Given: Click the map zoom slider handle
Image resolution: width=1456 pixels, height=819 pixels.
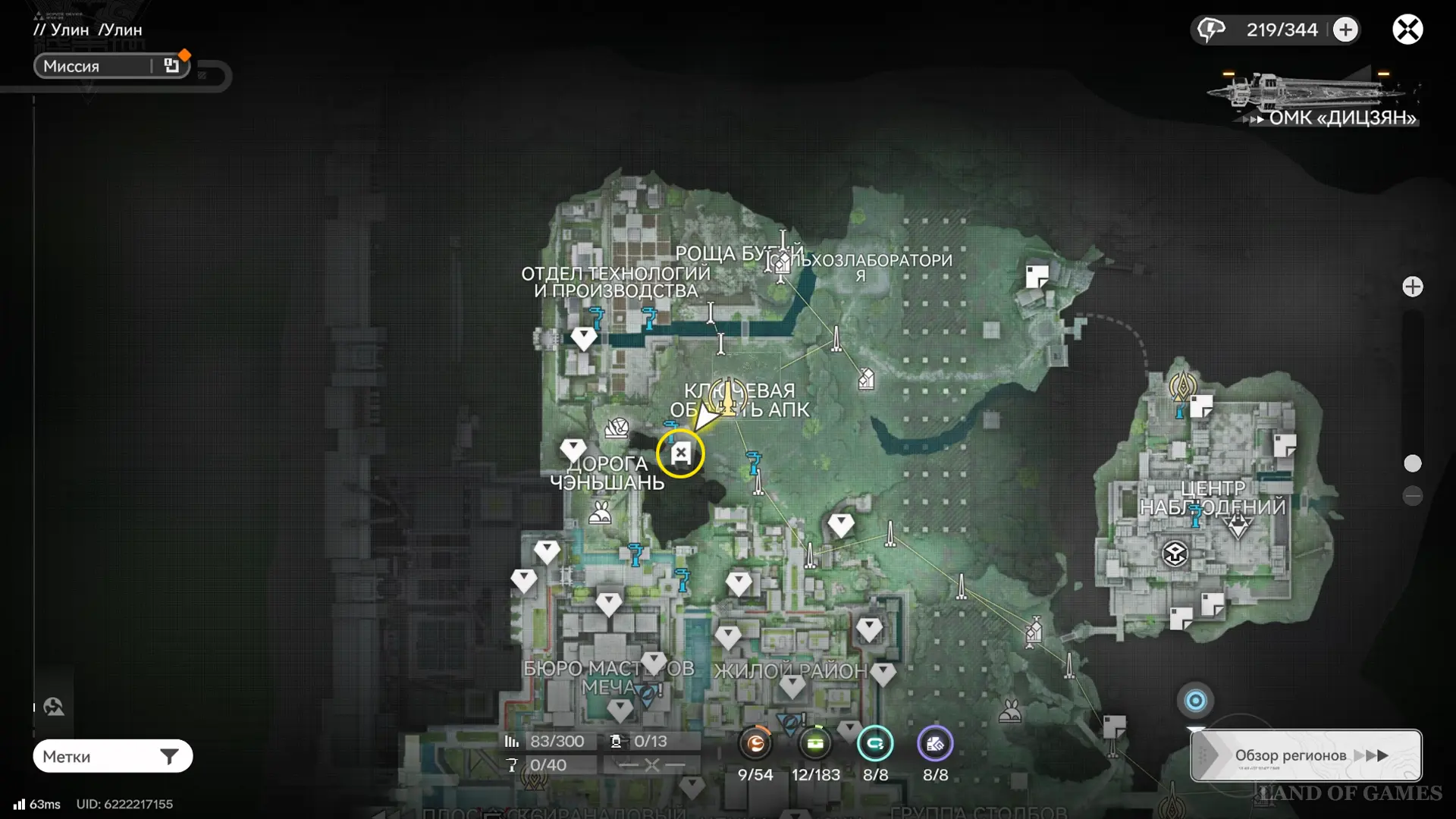Looking at the screenshot, I should tap(1412, 463).
